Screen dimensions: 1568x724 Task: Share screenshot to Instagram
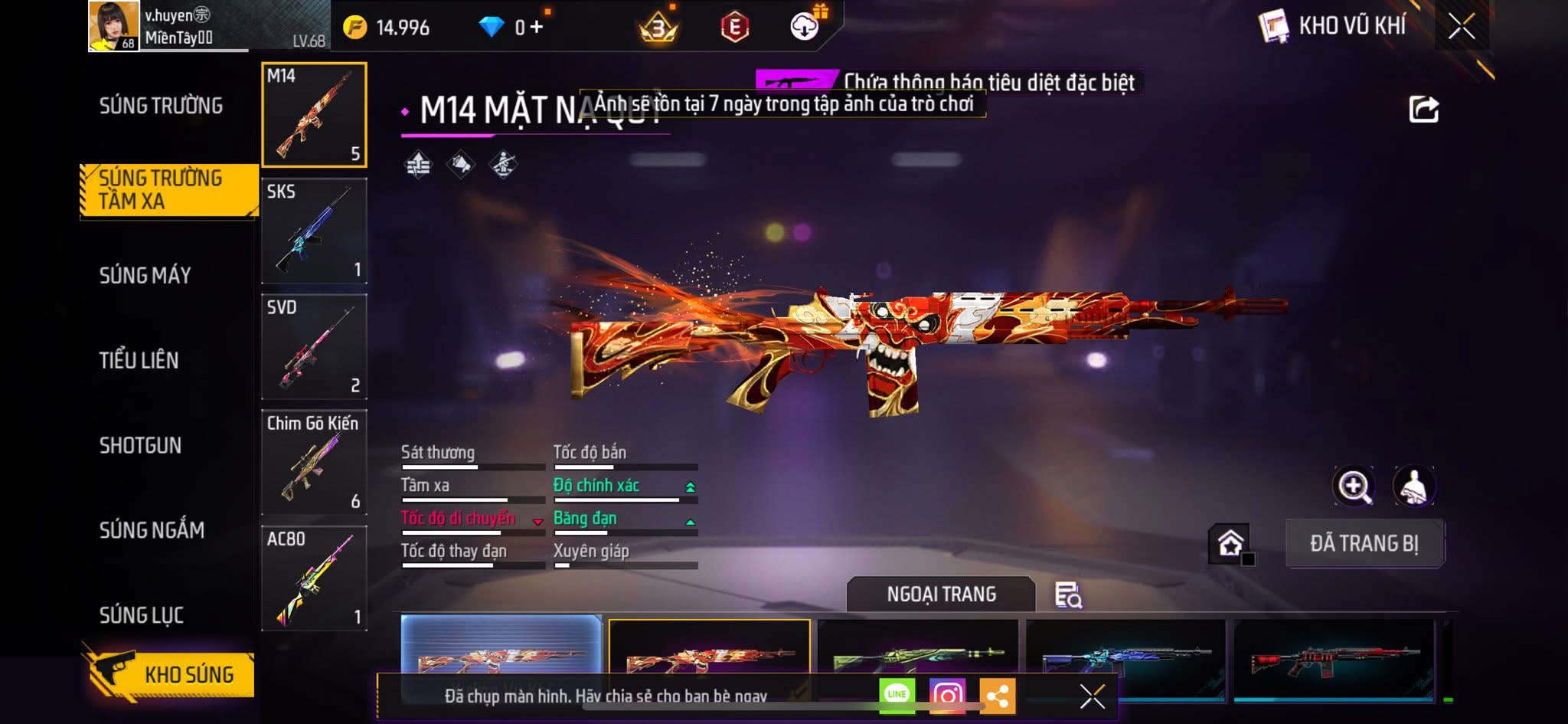click(947, 696)
